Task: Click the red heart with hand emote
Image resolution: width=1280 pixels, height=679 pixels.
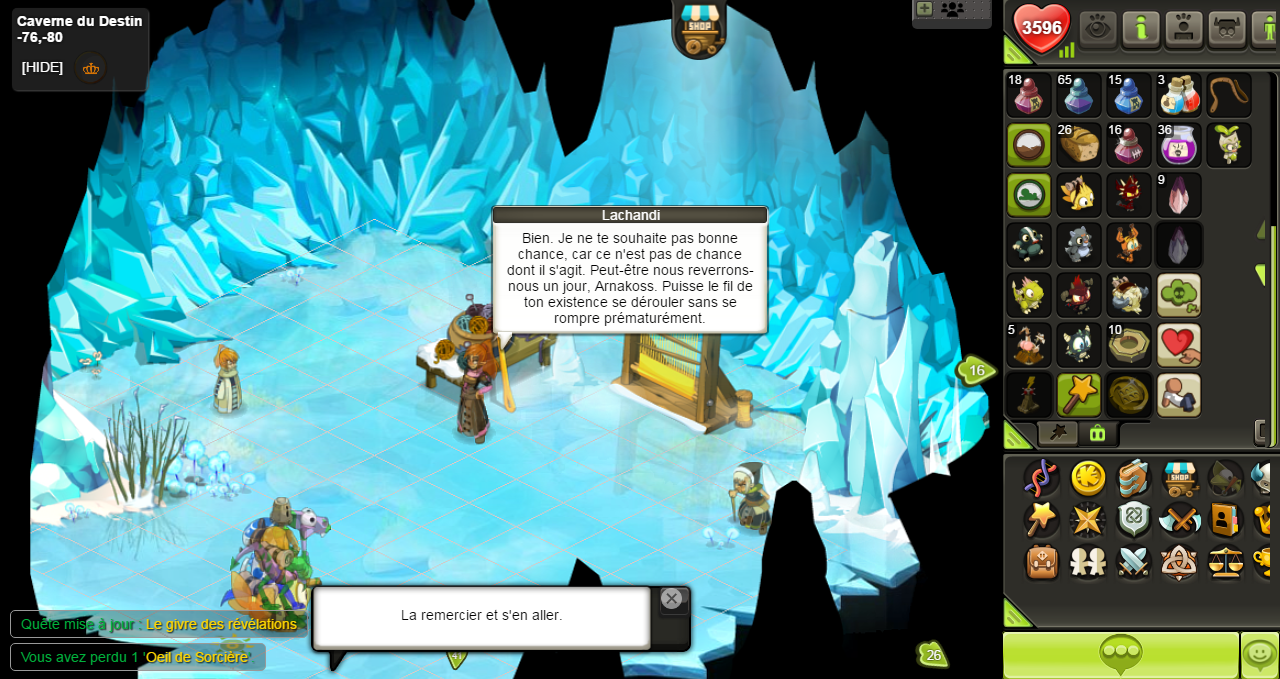Action: 1179,345
